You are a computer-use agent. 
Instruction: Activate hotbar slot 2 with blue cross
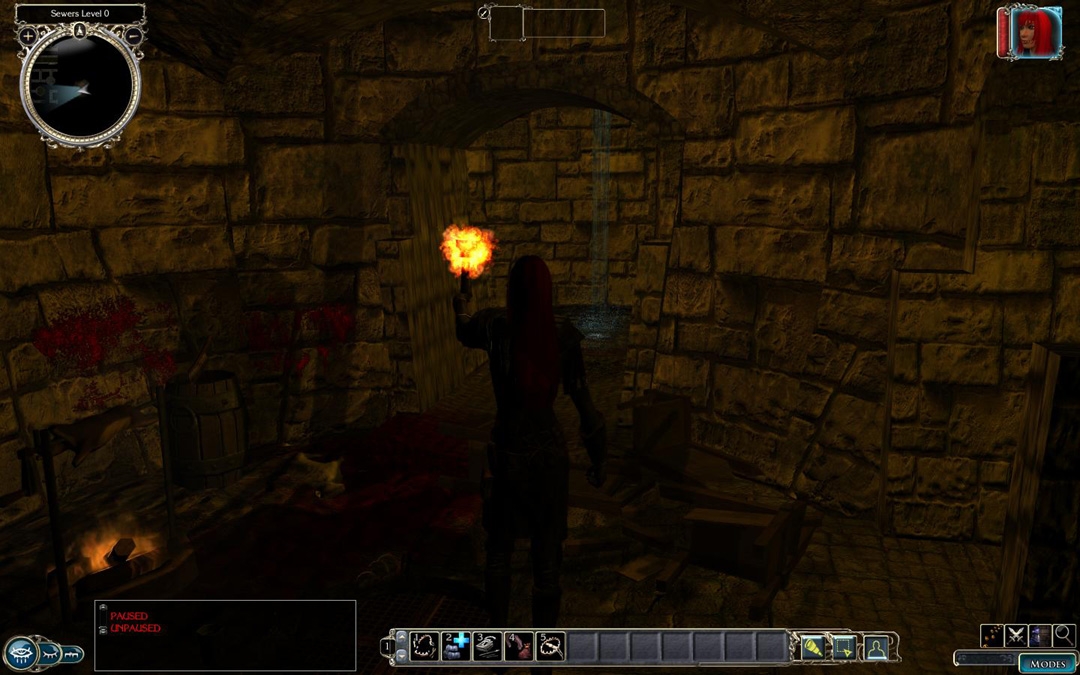click(x=456, y=646)
